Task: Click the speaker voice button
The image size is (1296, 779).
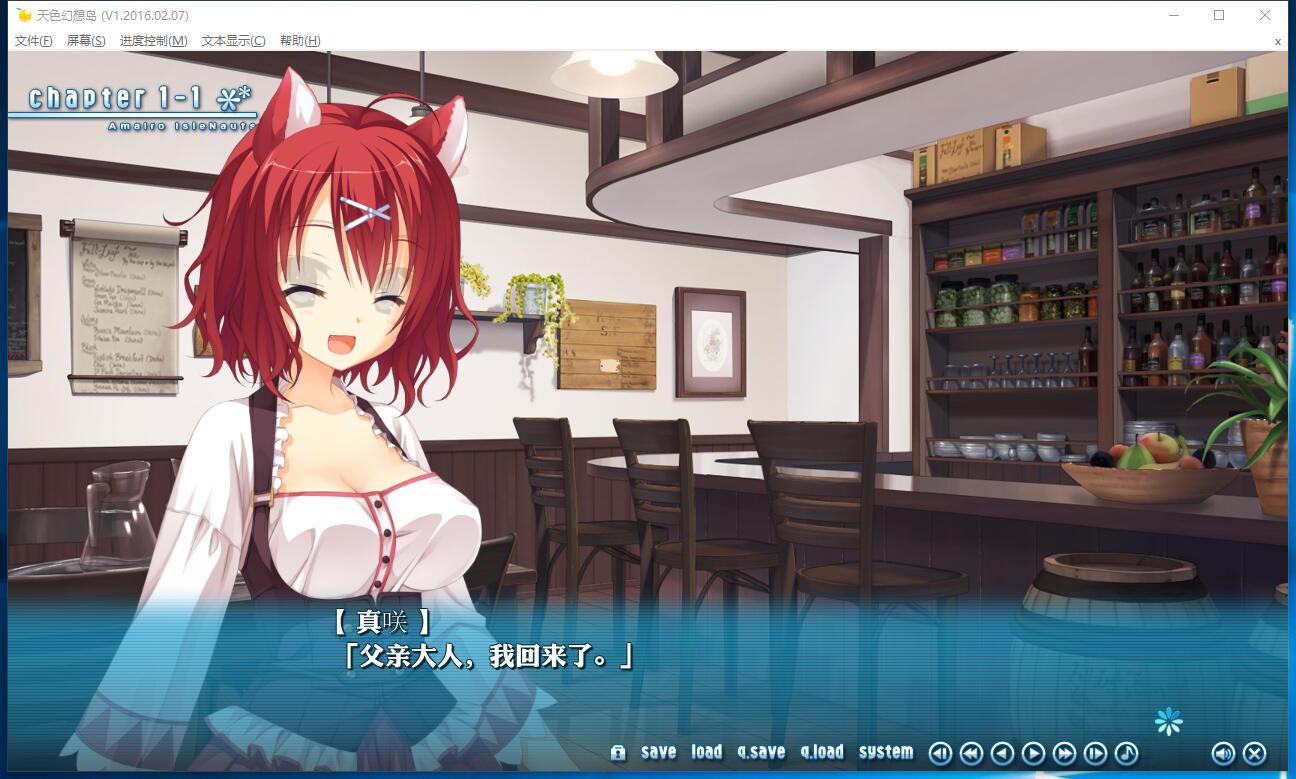Action: [x=1223, y=753]
